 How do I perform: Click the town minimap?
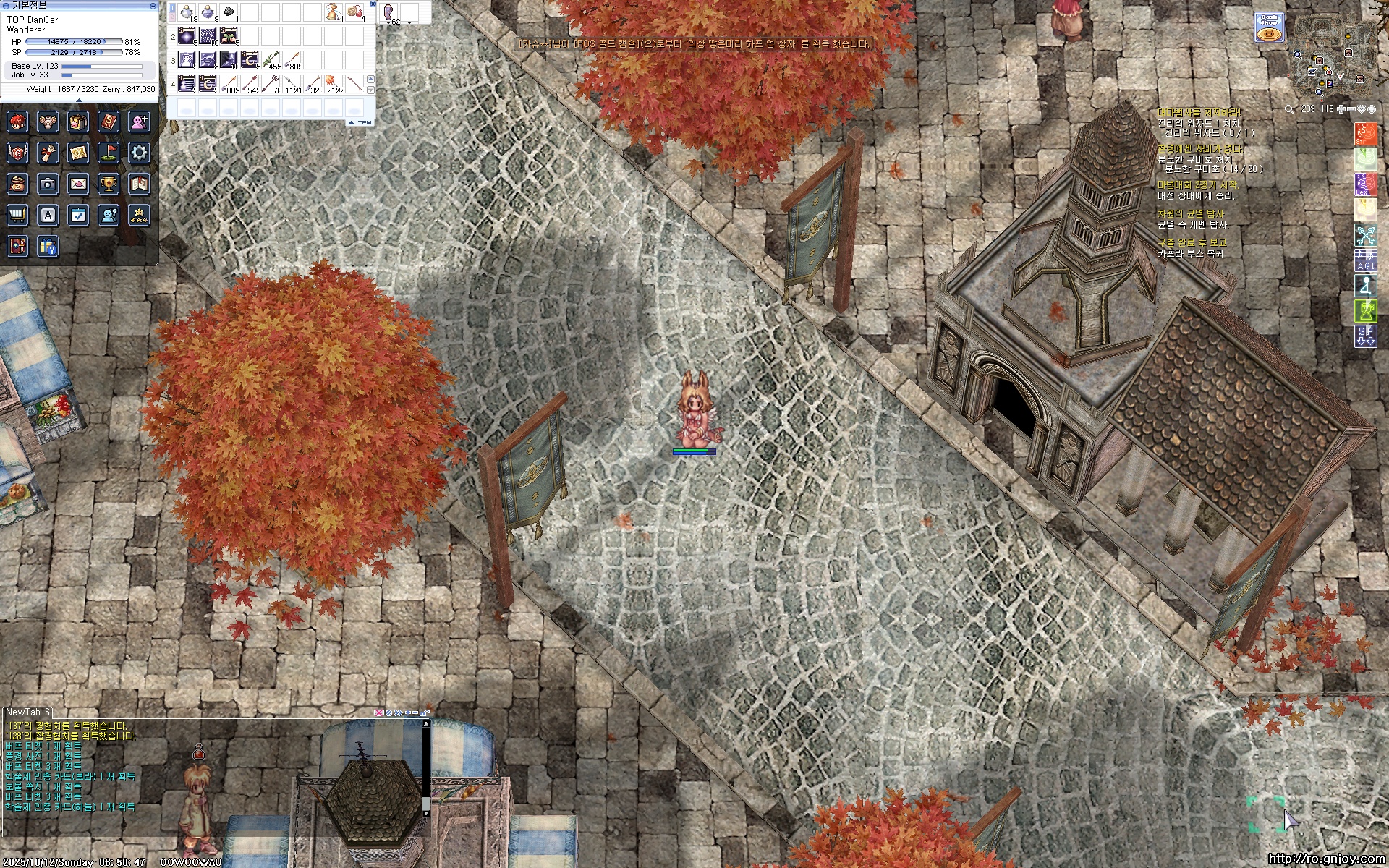1324,56
